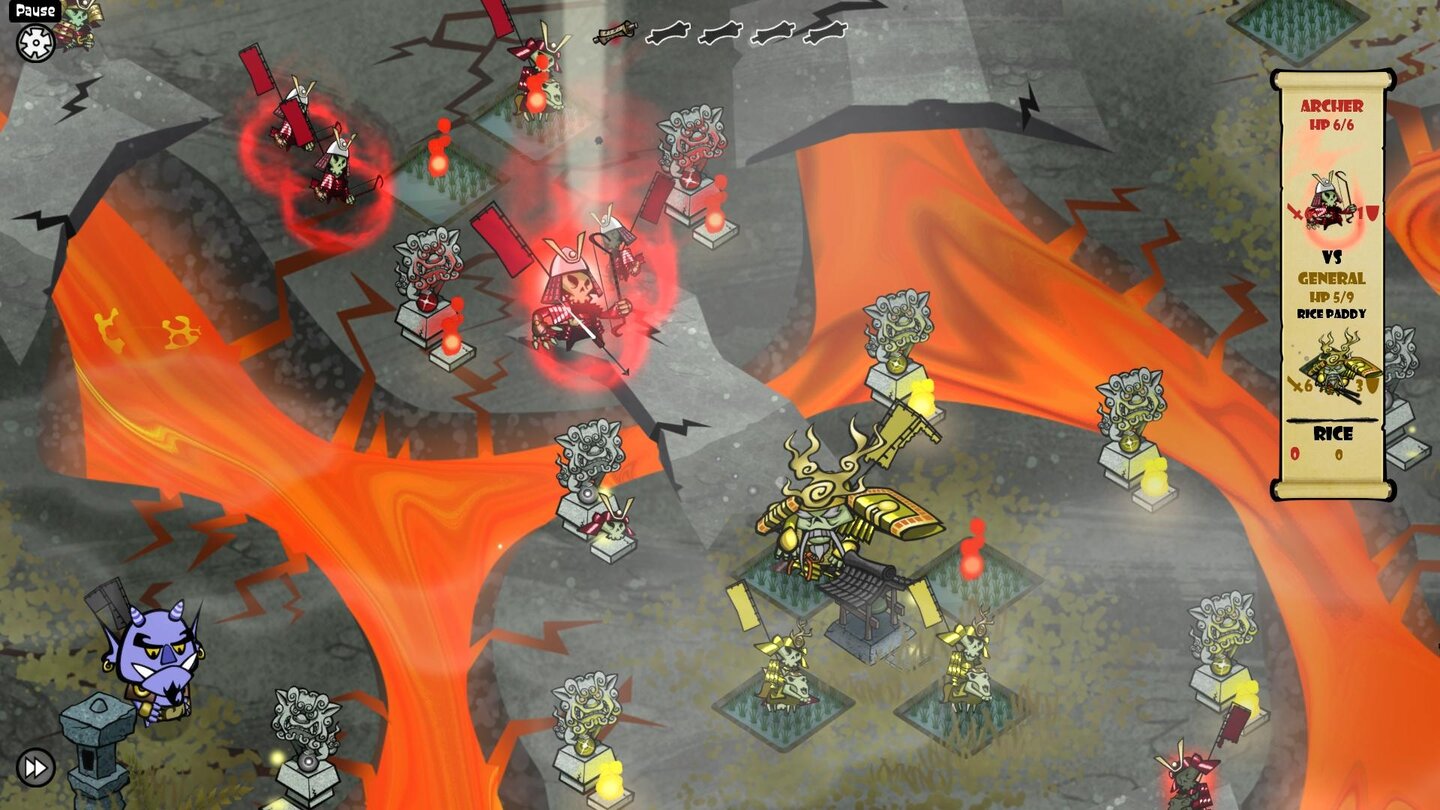Click the Archer HP 6/6 label
The image size is (1440, 810).
(x=1332, y=124)
